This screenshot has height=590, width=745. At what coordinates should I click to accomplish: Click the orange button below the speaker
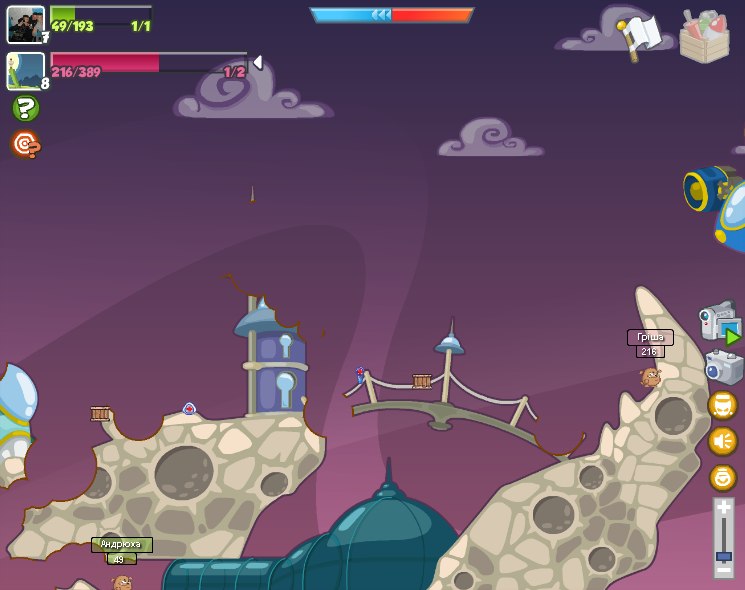[722, 477]
